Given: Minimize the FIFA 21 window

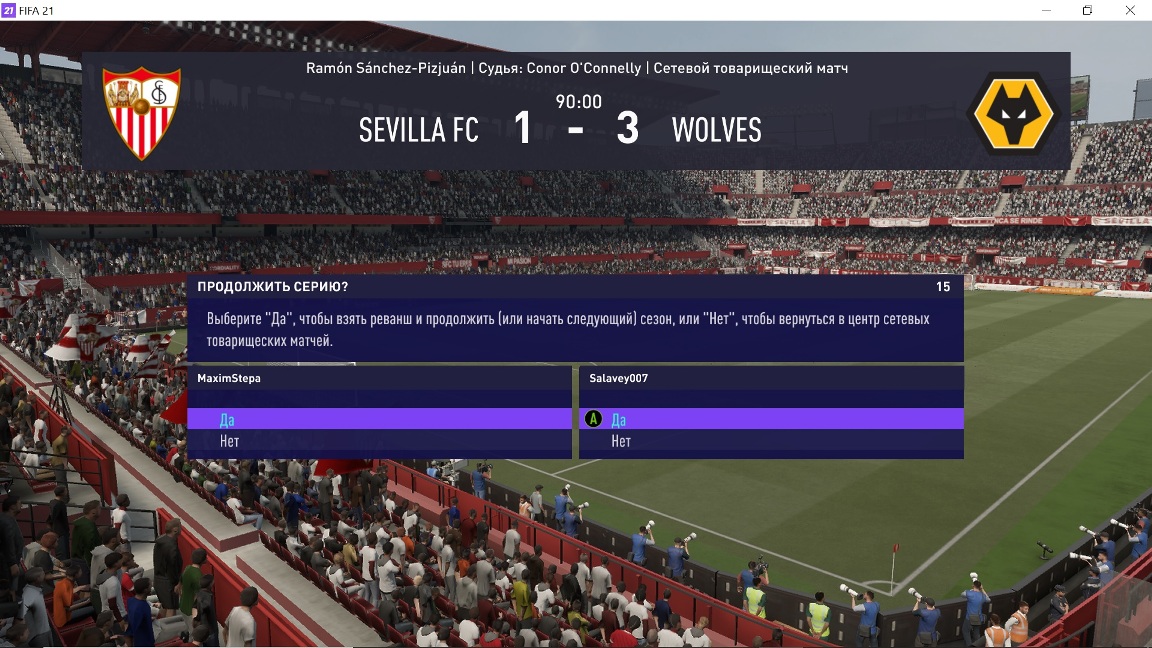Looking at the screenshot, I should (1045, 10).
